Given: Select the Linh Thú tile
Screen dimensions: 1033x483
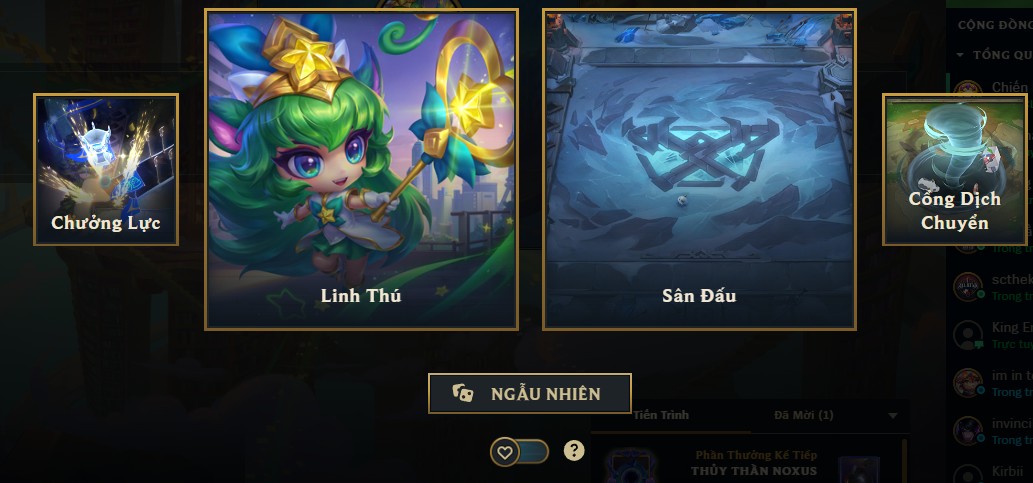Looking at the screenshot, I should coord(361,169).
